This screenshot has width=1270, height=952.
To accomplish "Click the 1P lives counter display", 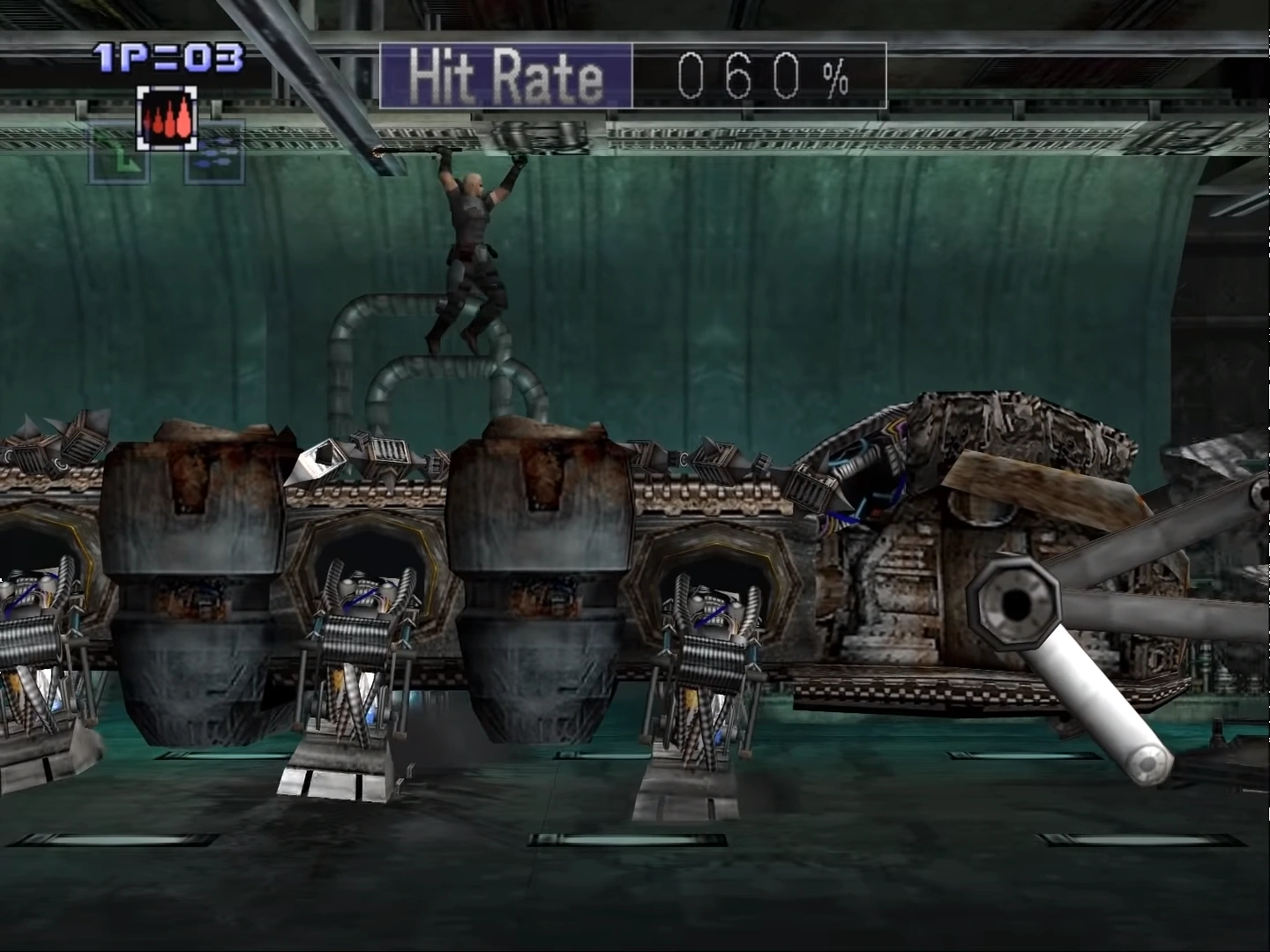I will [x=168, y=56].
